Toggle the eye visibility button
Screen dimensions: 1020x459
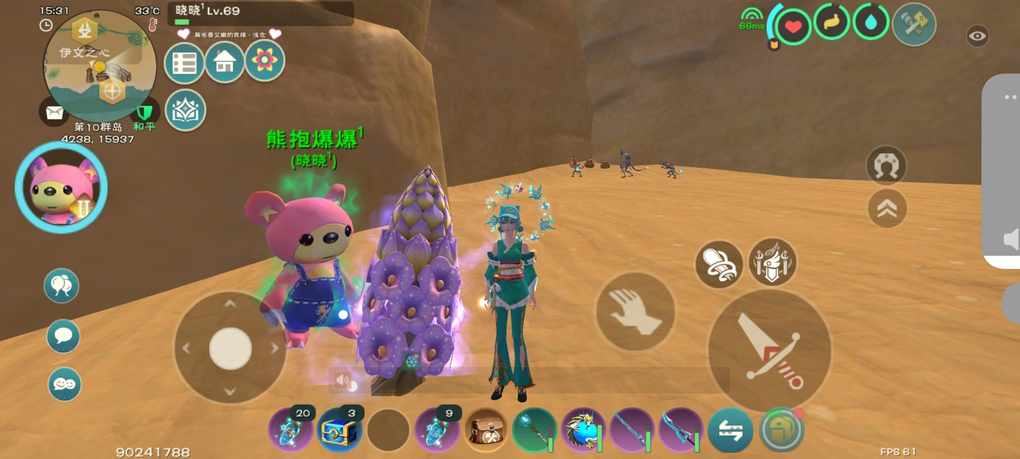(977, 36)
